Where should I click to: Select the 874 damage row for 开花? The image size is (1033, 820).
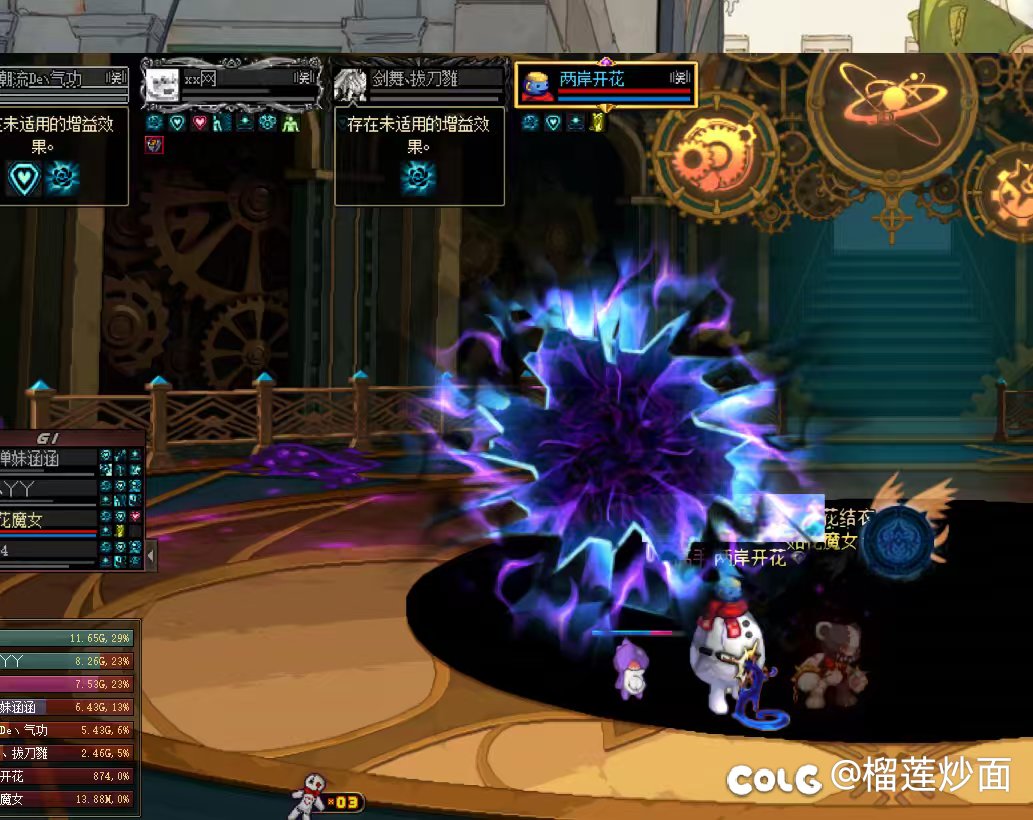coord(68,776)
